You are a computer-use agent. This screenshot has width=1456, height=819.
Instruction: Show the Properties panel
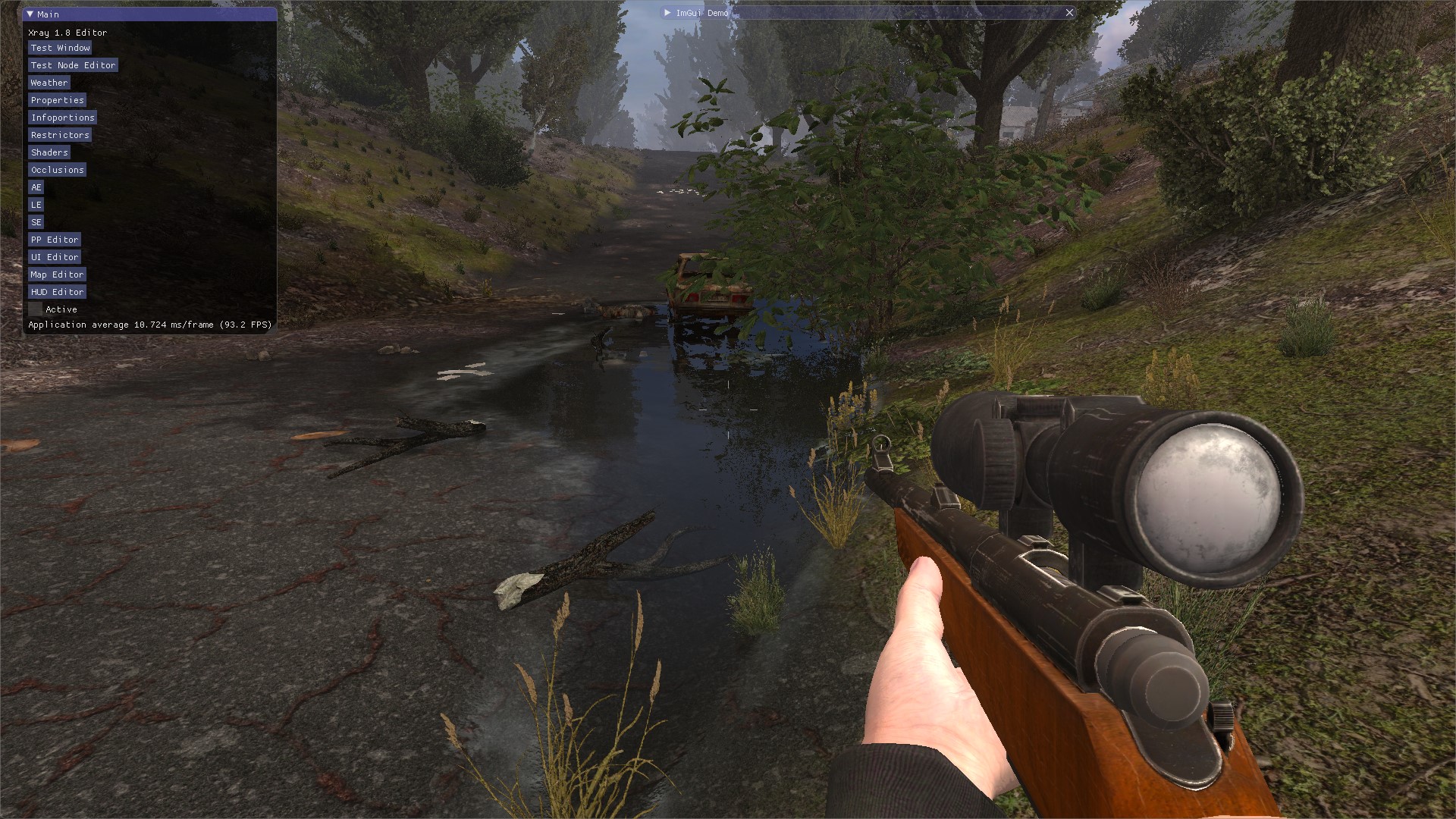[x=57, y=100]
